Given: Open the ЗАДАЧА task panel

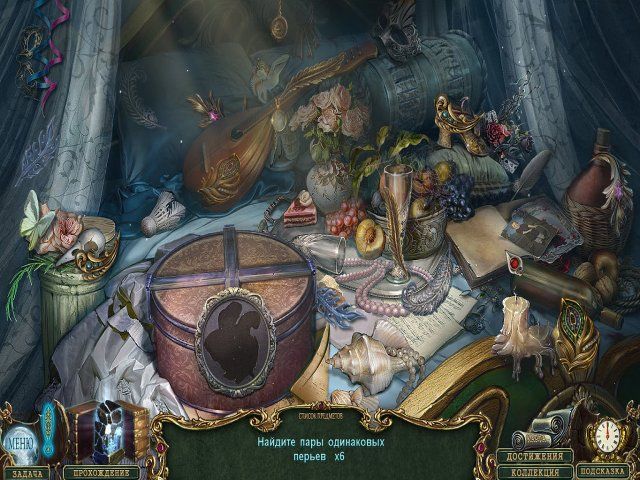Looking at the screenshot, I should coord(29,469).
